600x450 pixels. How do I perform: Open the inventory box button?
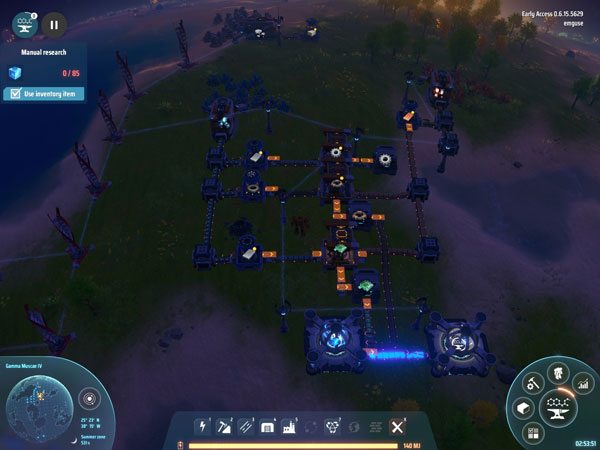point(521,407)
